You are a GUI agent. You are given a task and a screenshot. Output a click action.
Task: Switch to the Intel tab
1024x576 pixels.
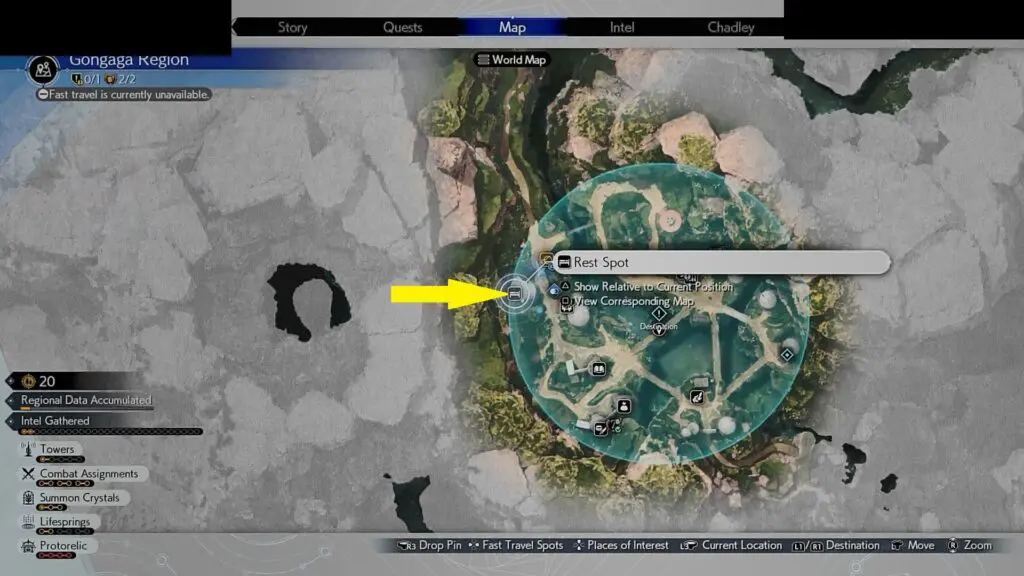(x=622, y=27)
